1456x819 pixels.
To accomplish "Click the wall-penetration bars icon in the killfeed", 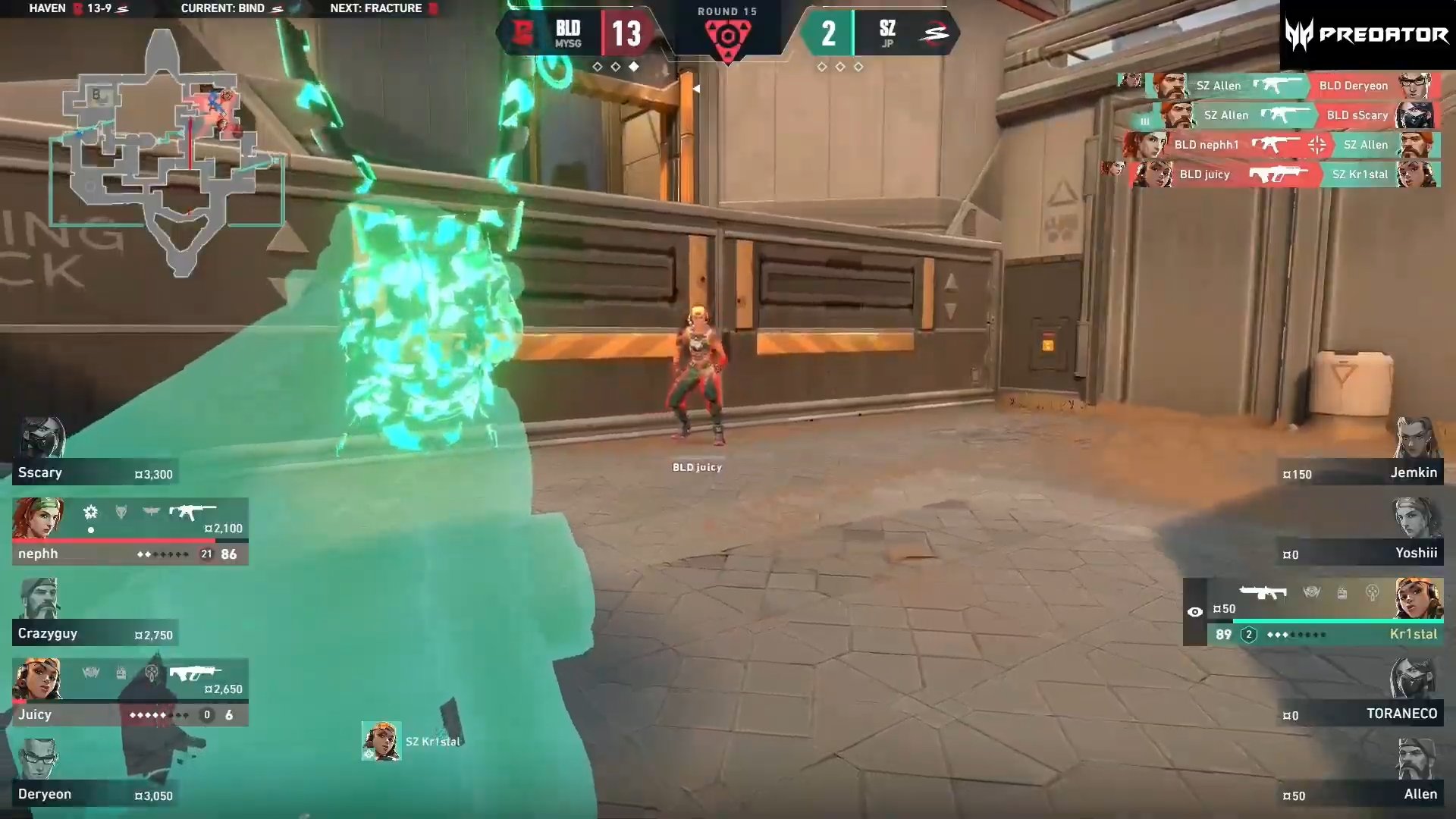I will (x=1144, y=122).
